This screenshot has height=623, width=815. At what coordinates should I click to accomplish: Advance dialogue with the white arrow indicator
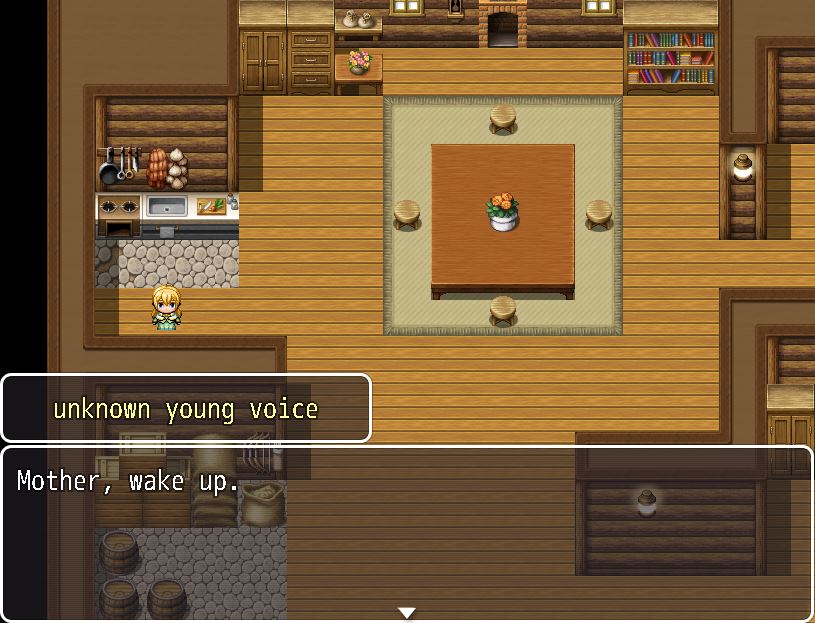pyautogui.click(x=406, y=612)
